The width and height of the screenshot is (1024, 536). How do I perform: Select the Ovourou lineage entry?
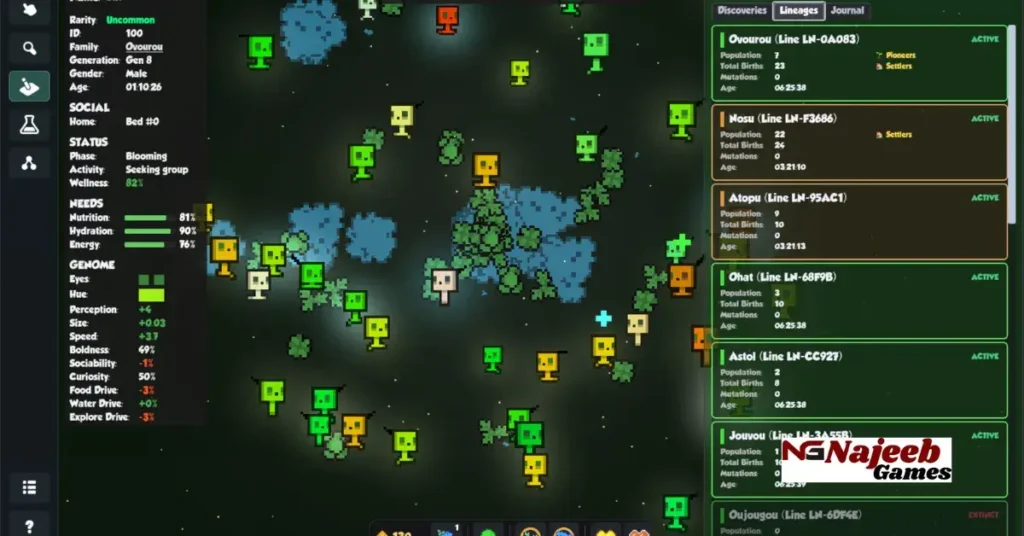click(x=862, y=63)
